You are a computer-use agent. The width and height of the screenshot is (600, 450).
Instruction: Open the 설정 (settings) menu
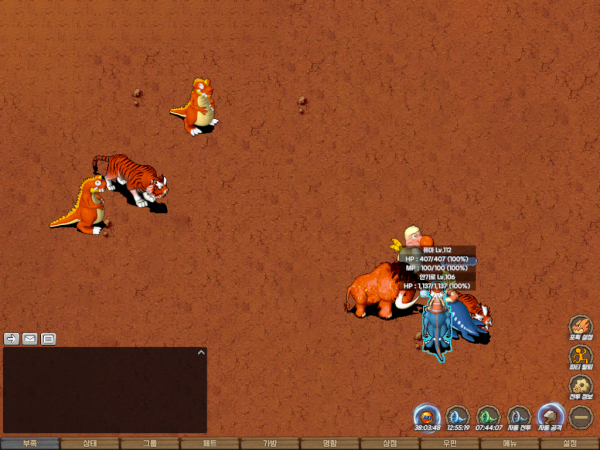pyautogui.click(x=570, y=443)
